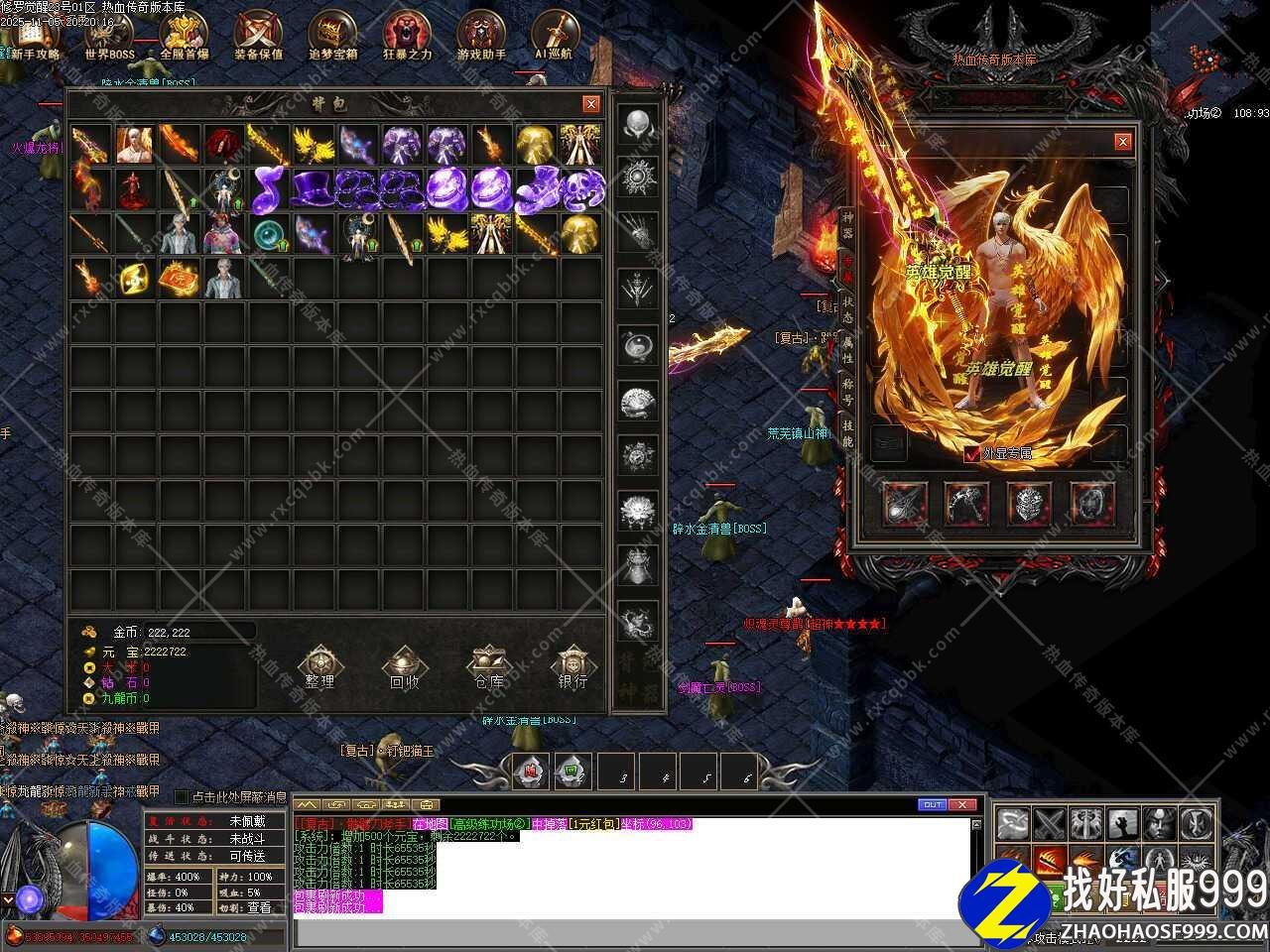Click 查看 next to 切割 stat

tap(259, 907)
